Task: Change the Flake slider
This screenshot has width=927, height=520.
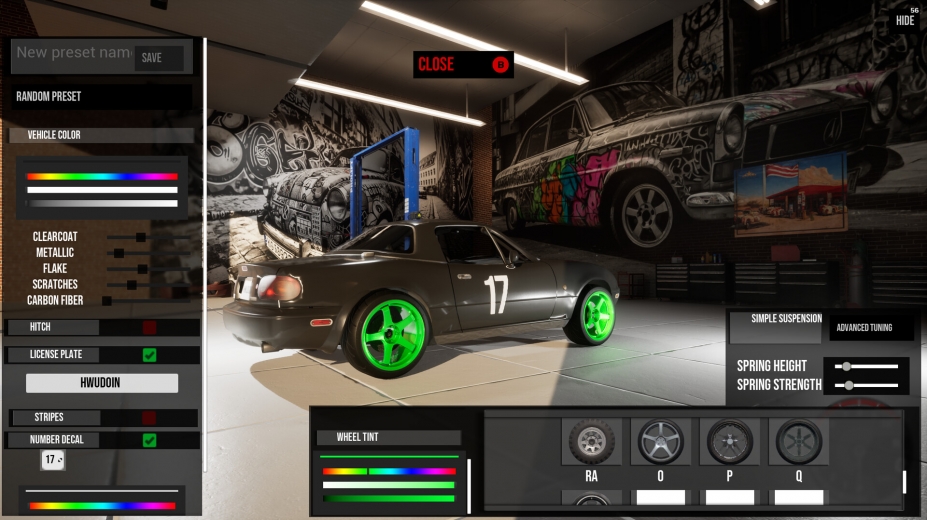Action: click(142, 269)
